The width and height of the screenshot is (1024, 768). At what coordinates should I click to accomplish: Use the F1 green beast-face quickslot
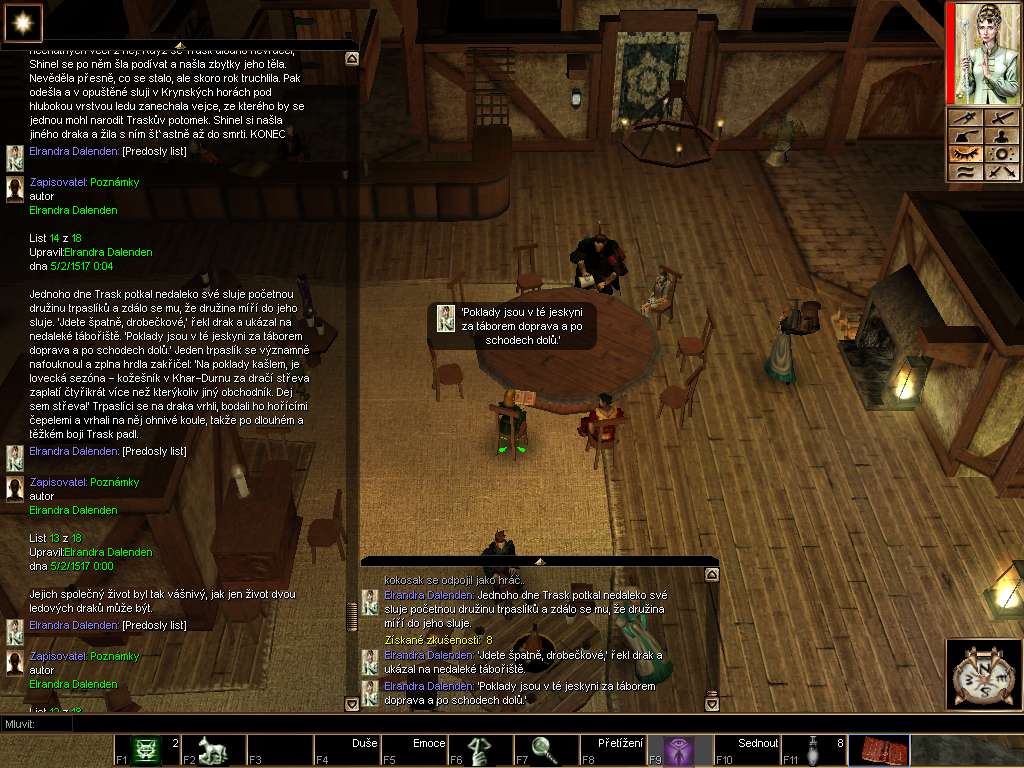click(x=146, y=750)
